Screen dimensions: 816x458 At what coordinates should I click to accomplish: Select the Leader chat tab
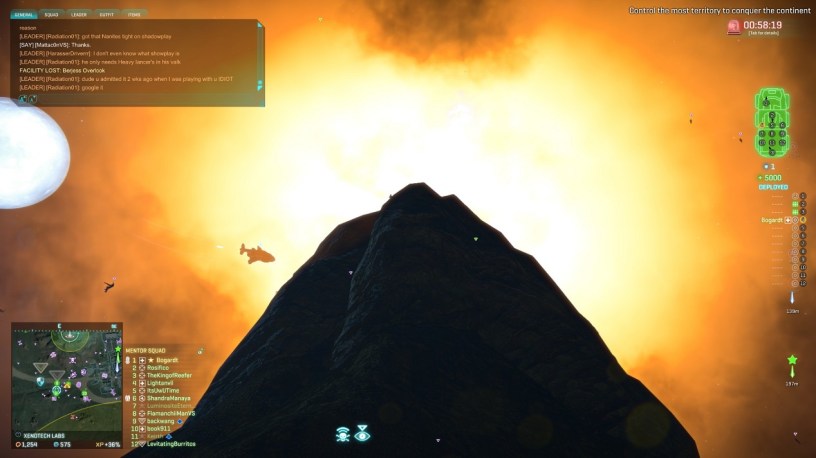pos(79,15)
